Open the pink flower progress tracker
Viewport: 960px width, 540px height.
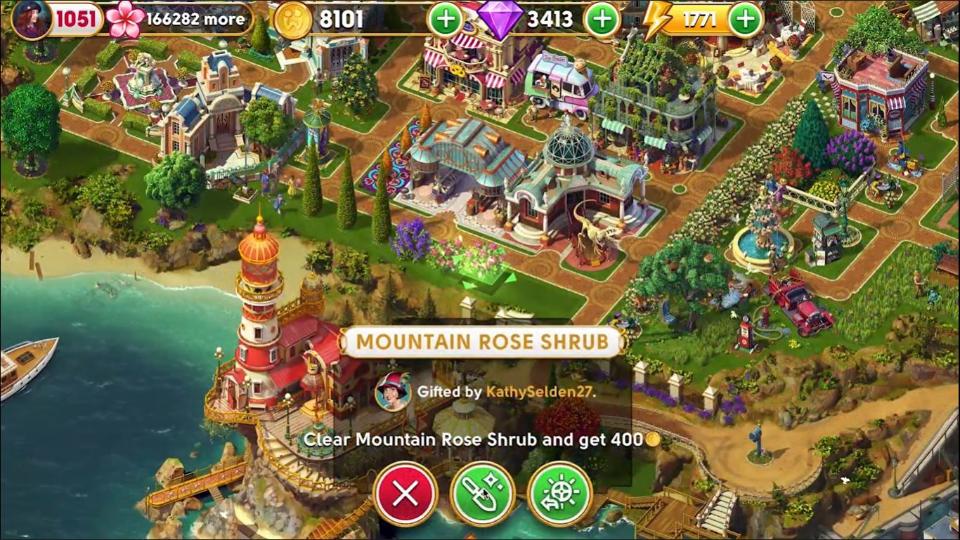click(x=126, y=18)
